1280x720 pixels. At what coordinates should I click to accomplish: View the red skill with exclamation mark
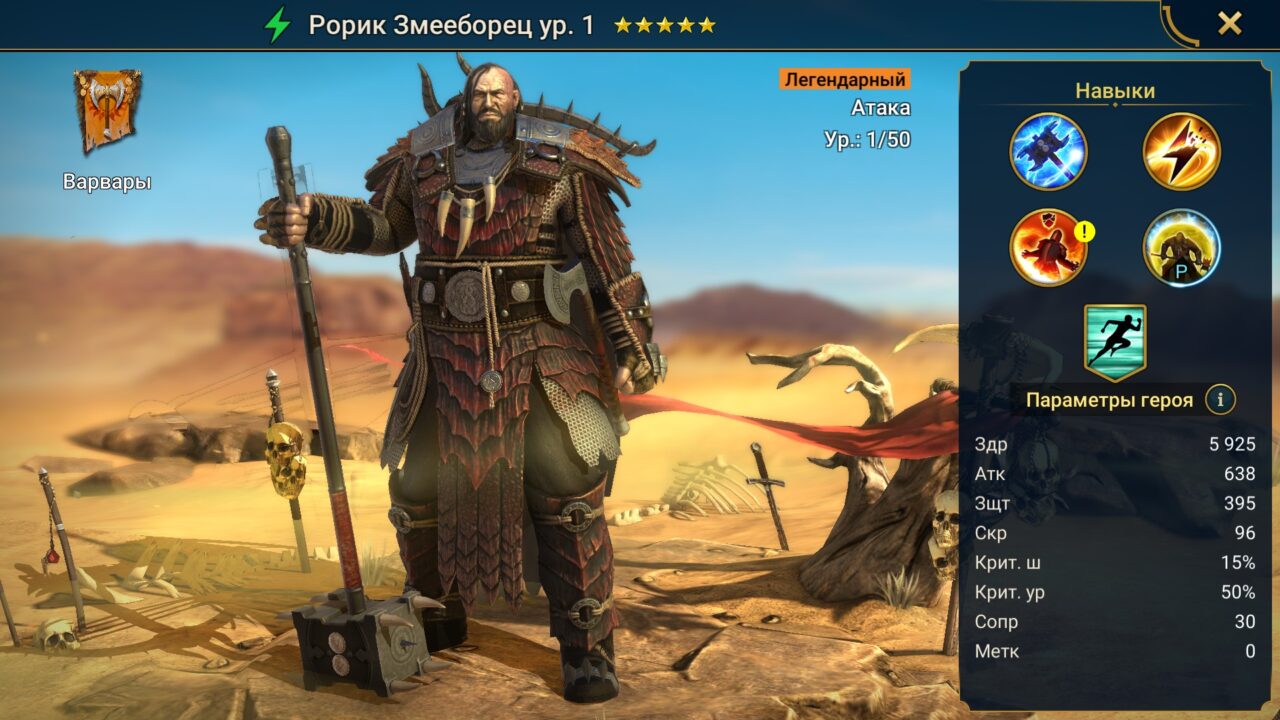click(x=1046, y=245)
